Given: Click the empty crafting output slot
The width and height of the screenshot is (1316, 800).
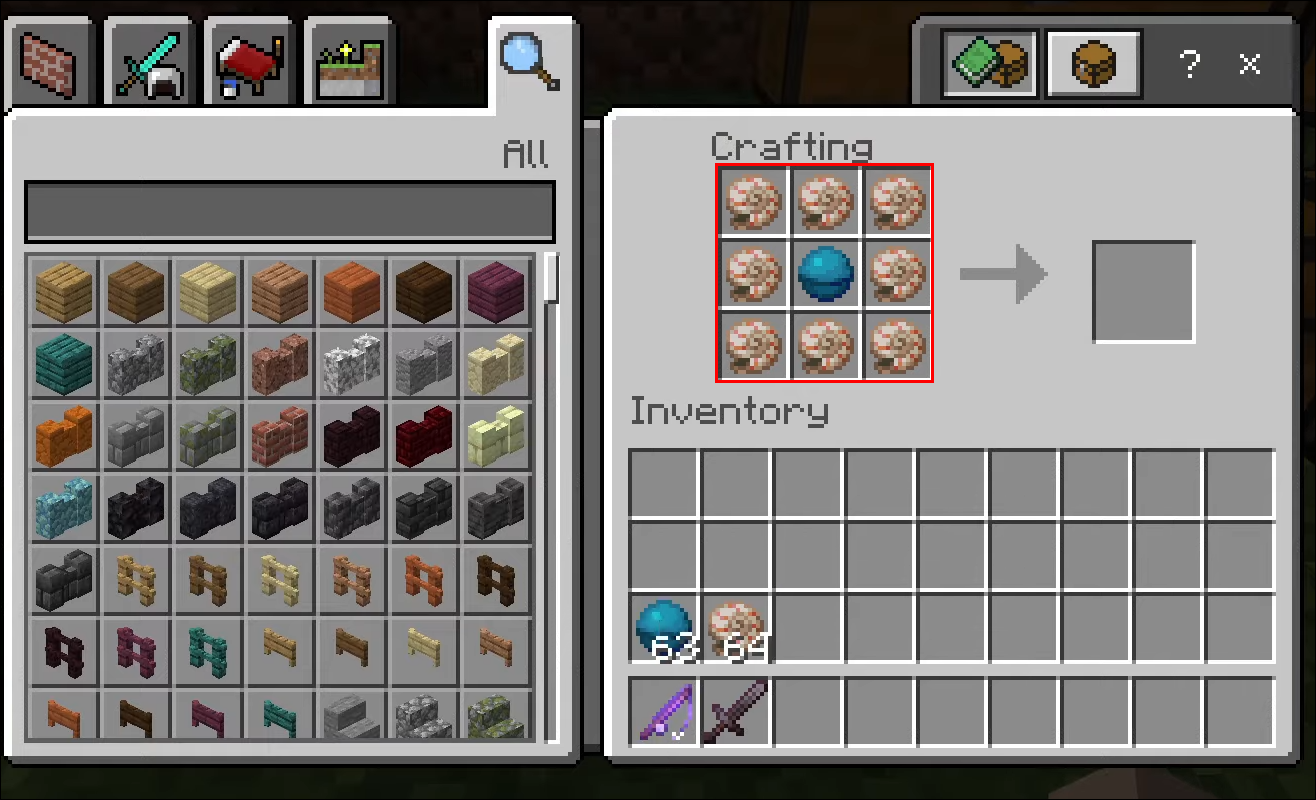Looking at the screenshot, I should (x=1143, y=291).
